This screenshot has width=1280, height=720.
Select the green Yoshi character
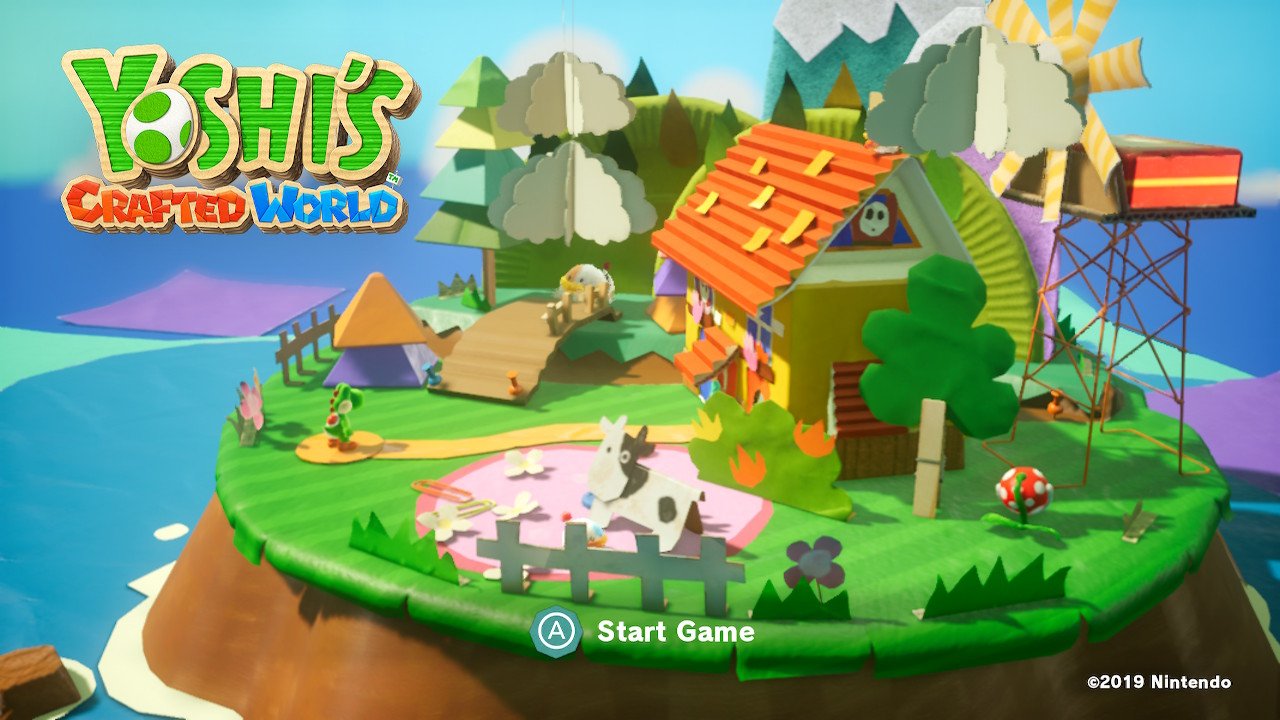tap(345, 412)
